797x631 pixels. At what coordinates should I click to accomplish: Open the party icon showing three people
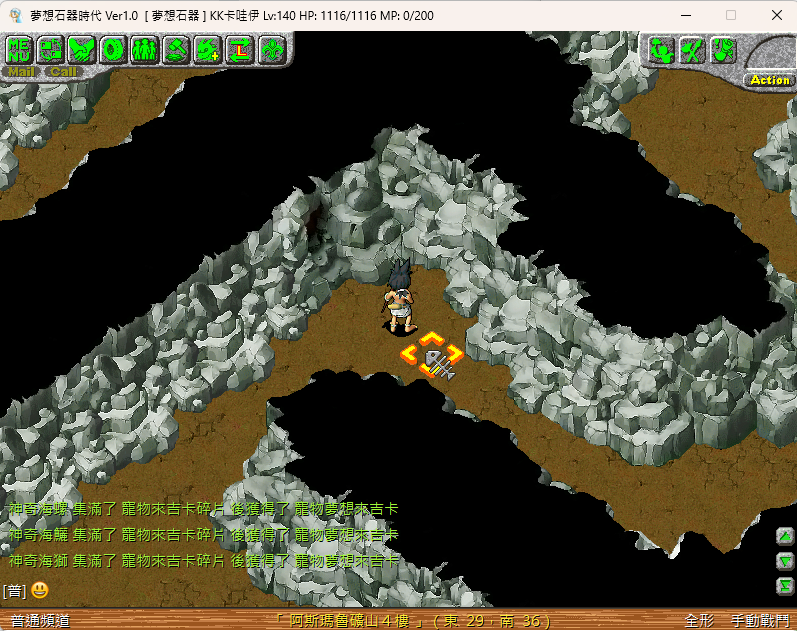pyautogui.click(x=145, y=48)
